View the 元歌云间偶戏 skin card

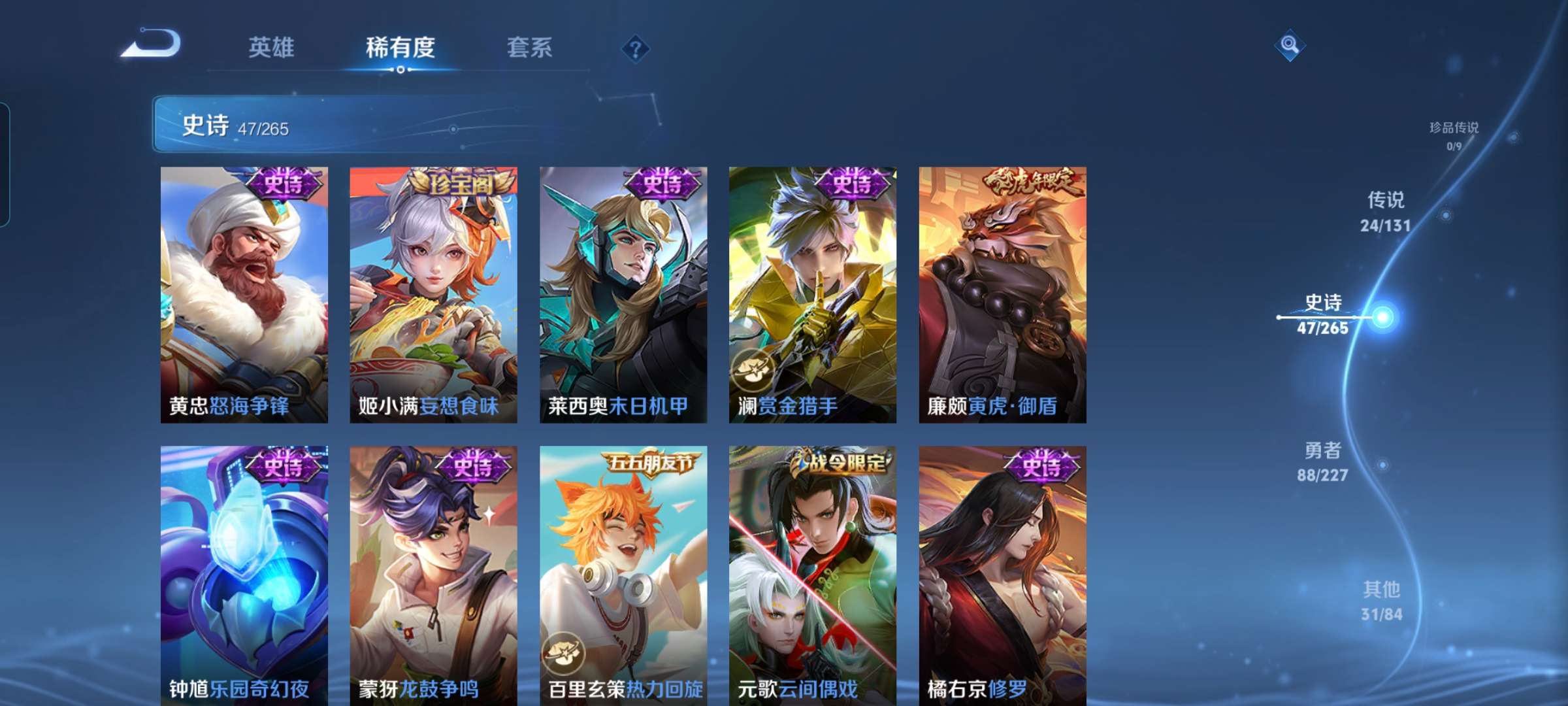coord(813,575)
